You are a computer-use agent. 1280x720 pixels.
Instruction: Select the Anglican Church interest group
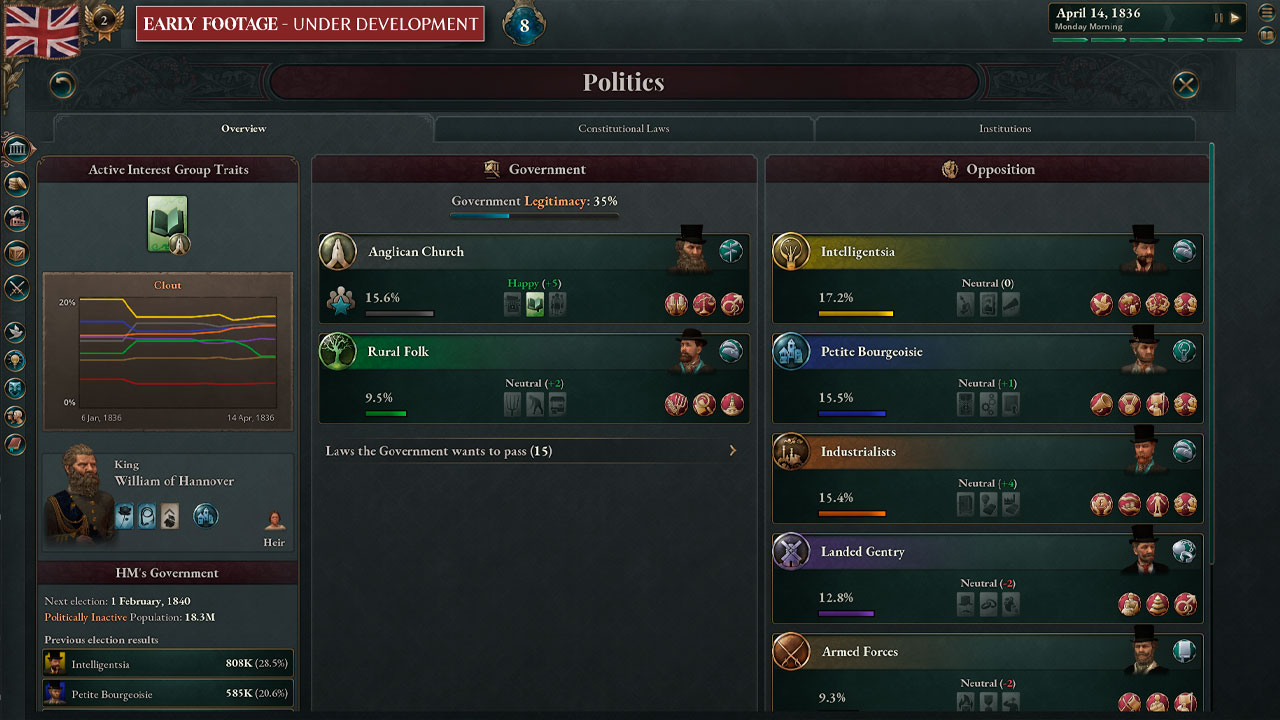pyautogui.click(x=416, y=252)
